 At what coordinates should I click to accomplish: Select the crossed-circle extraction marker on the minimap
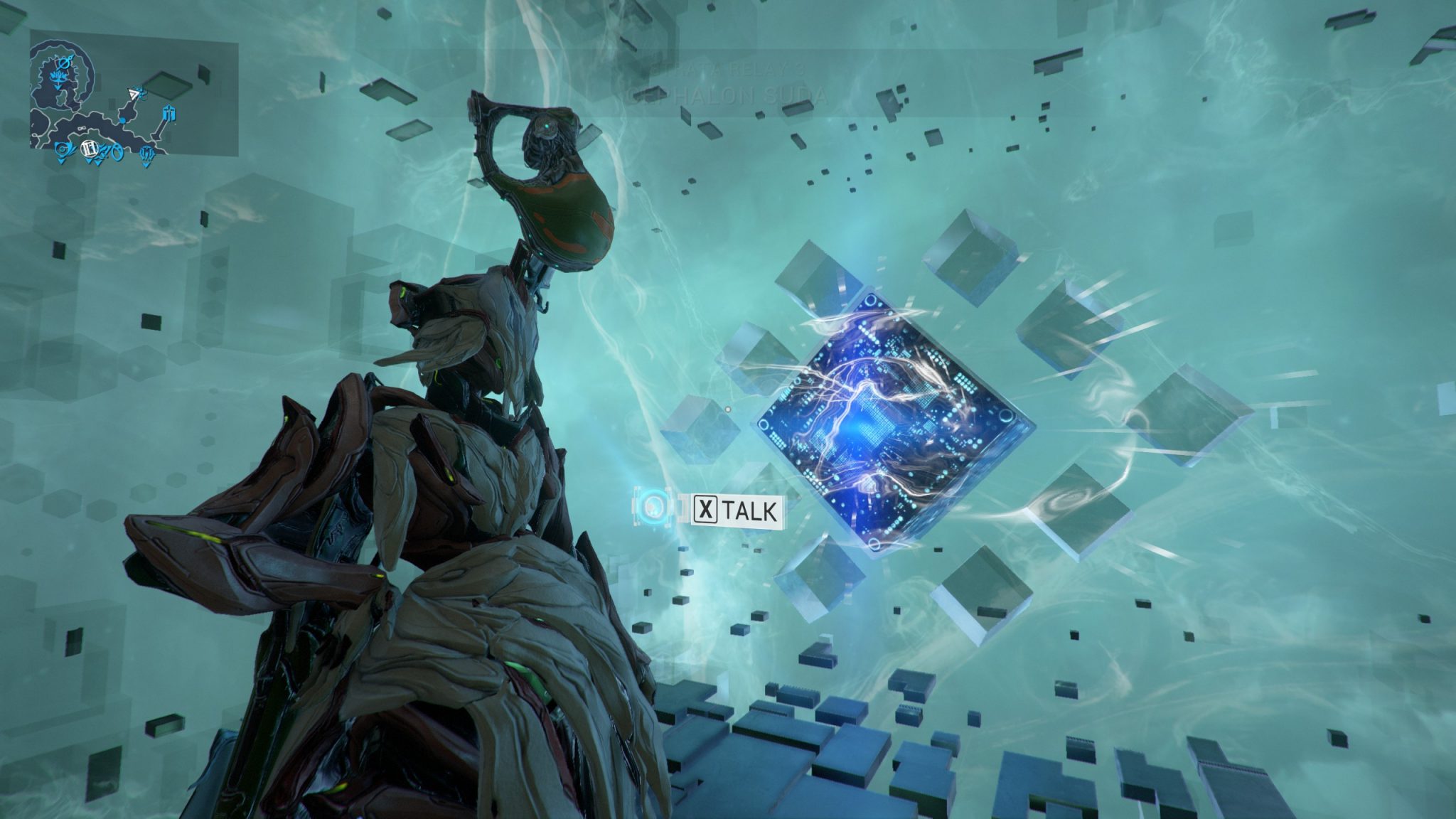(x=65, y=64)
